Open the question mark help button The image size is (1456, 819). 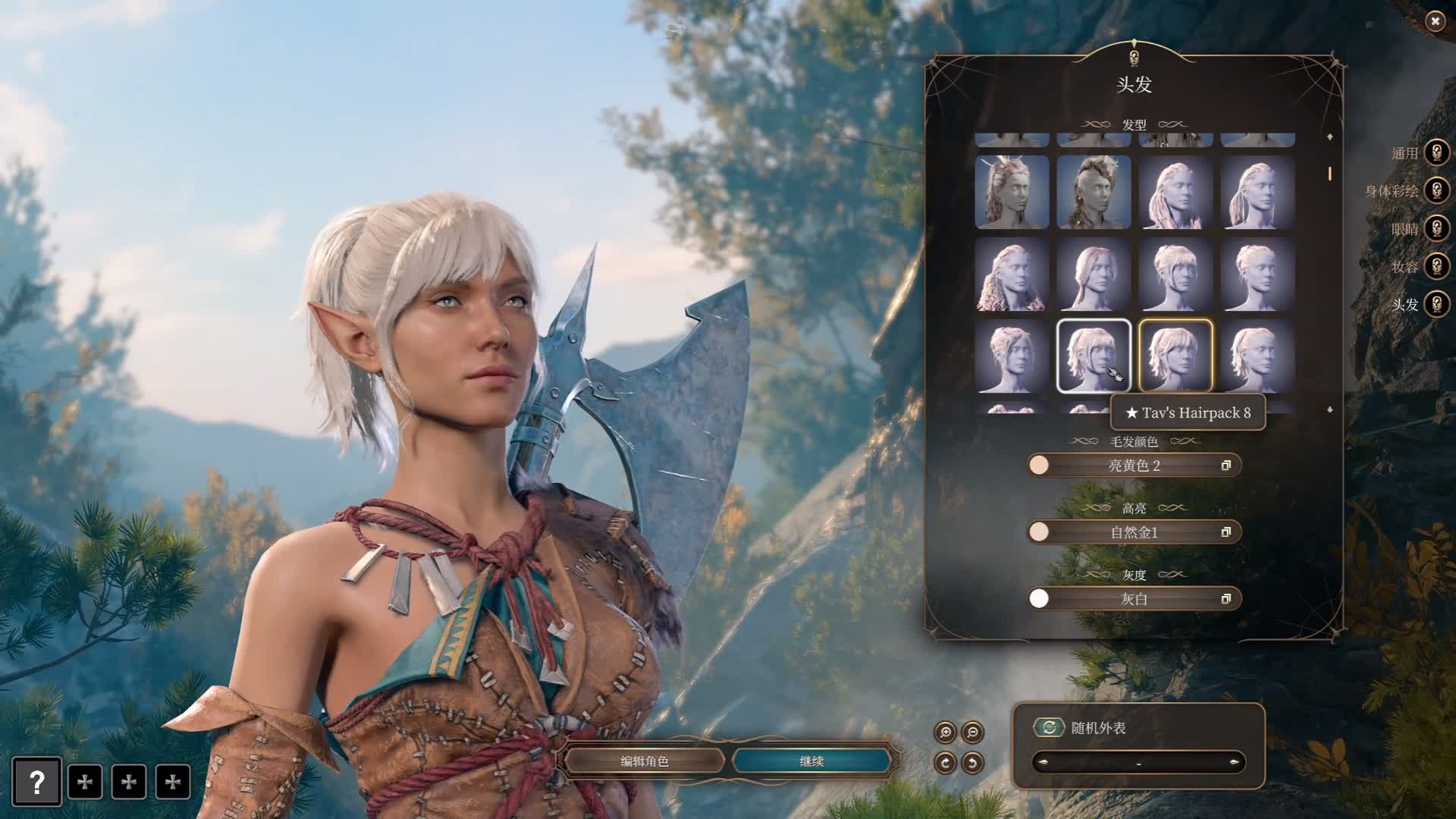(x=36, y=782)
